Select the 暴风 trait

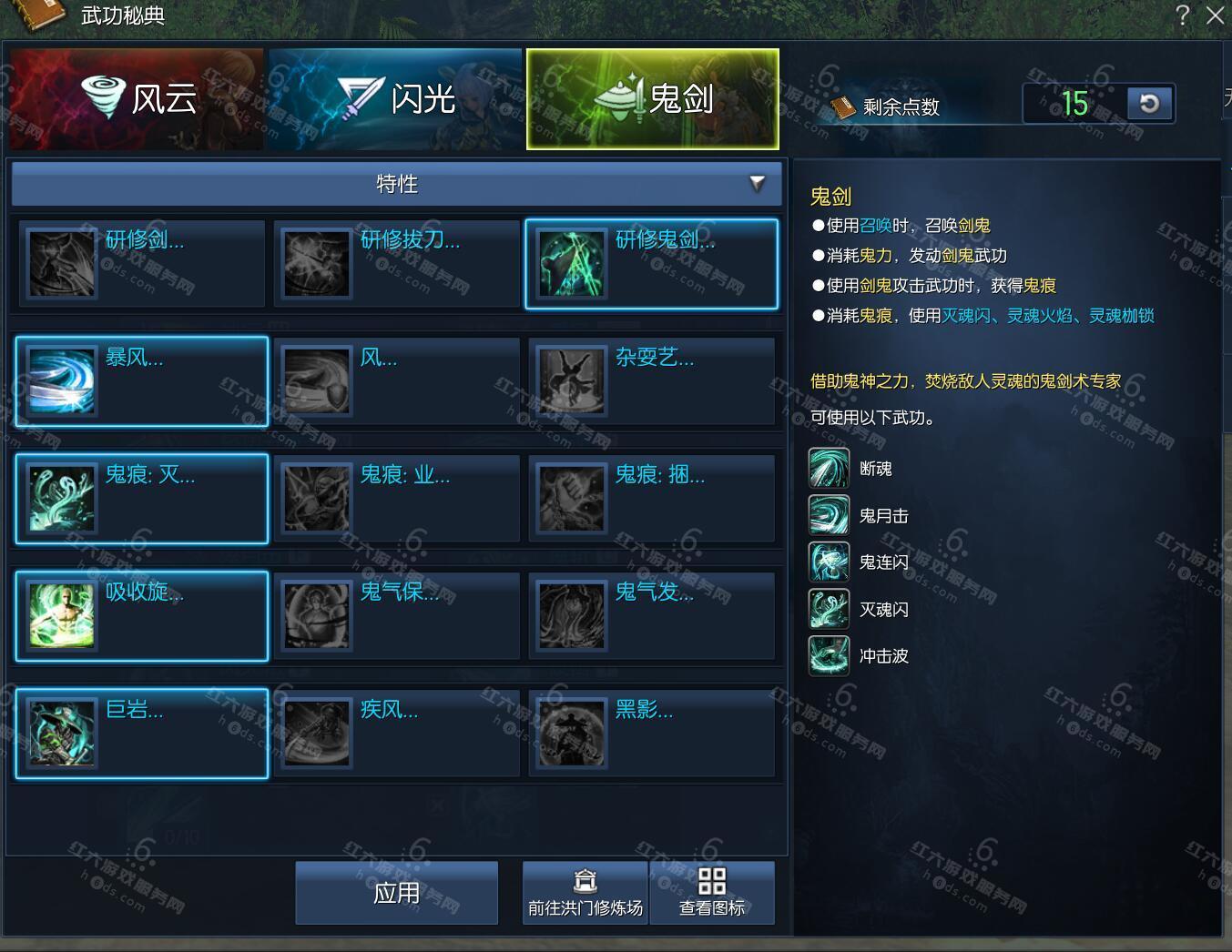142,381
